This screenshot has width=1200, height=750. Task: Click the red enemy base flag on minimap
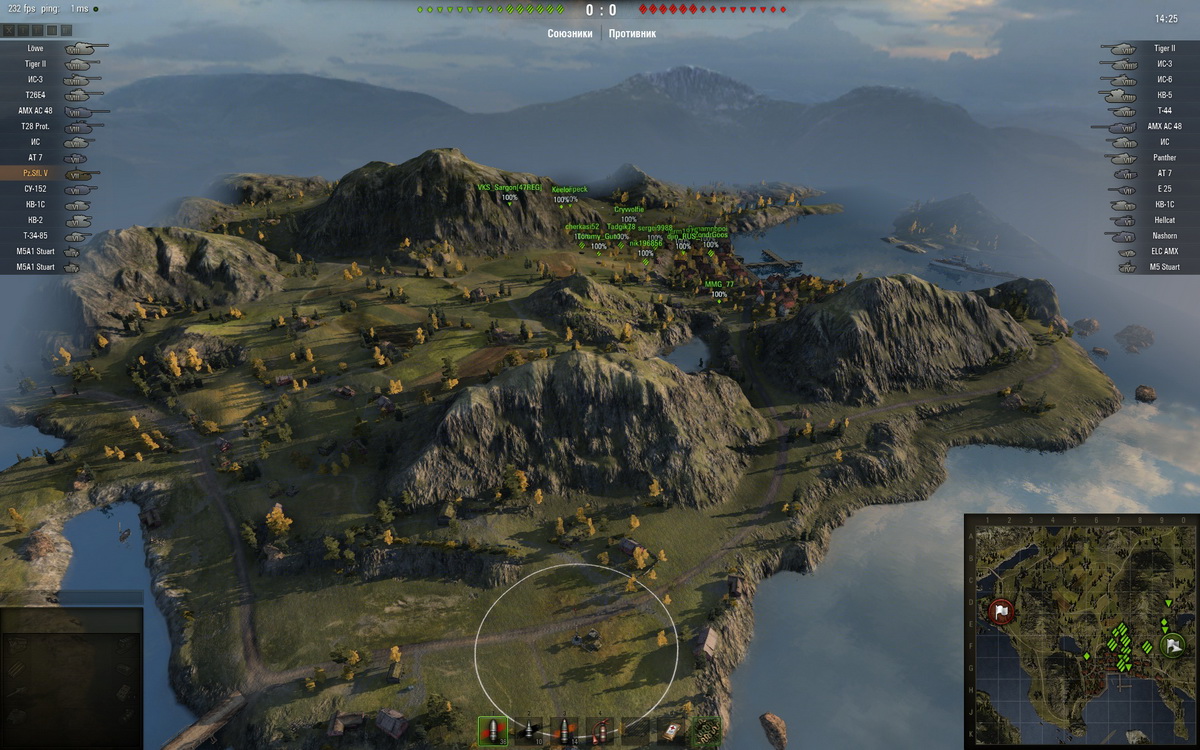1001,611
